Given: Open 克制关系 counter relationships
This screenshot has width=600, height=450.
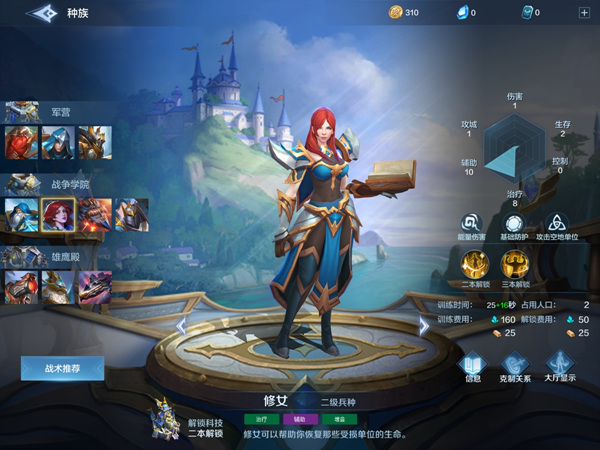Looking at the screenshot, I should (515, 363).
